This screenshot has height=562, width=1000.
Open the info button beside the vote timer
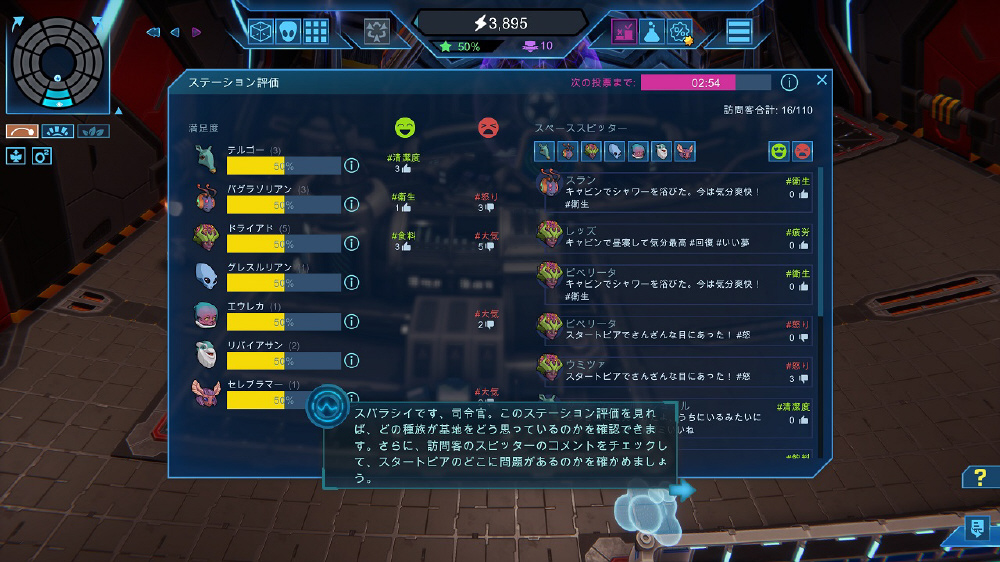click(x=789, y=82)
